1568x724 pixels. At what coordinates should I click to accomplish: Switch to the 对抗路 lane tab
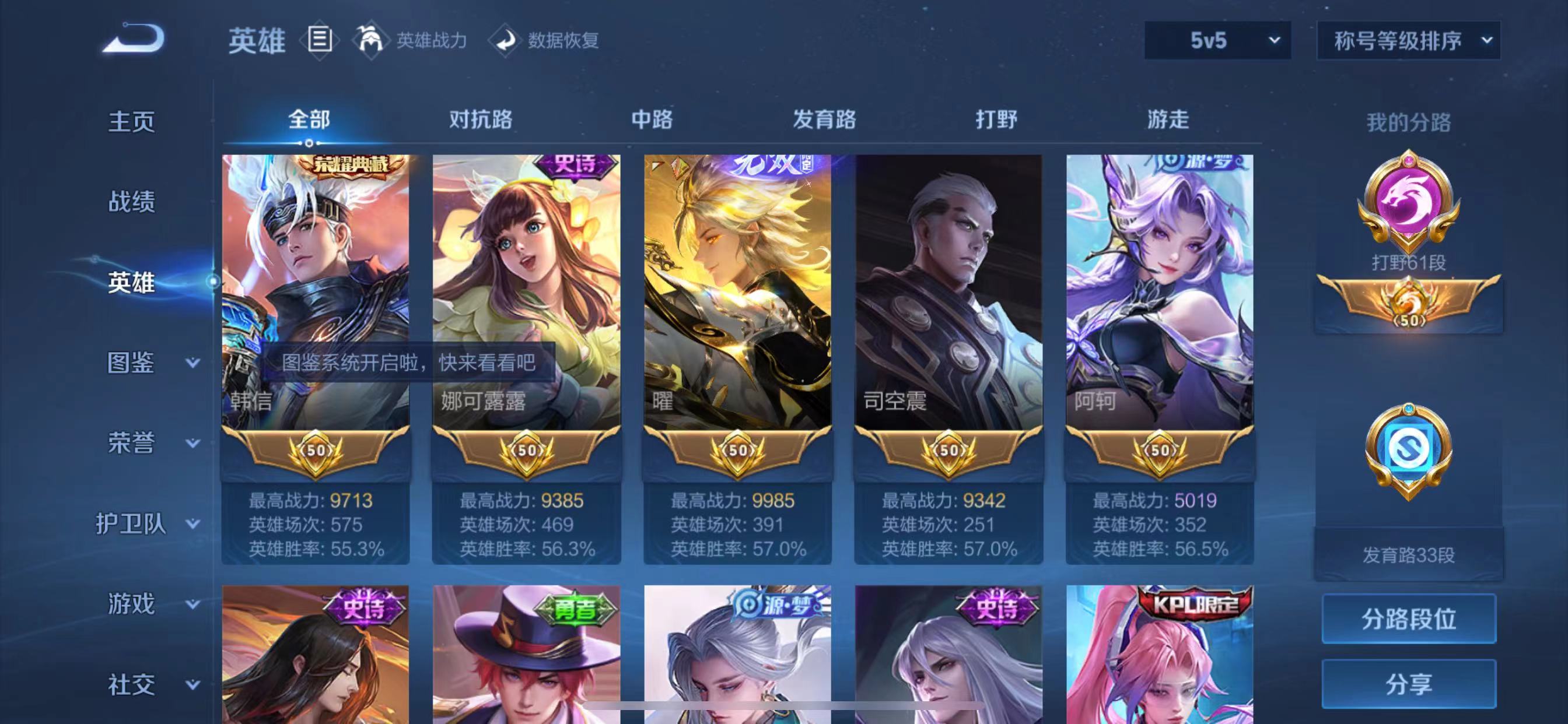480,120
